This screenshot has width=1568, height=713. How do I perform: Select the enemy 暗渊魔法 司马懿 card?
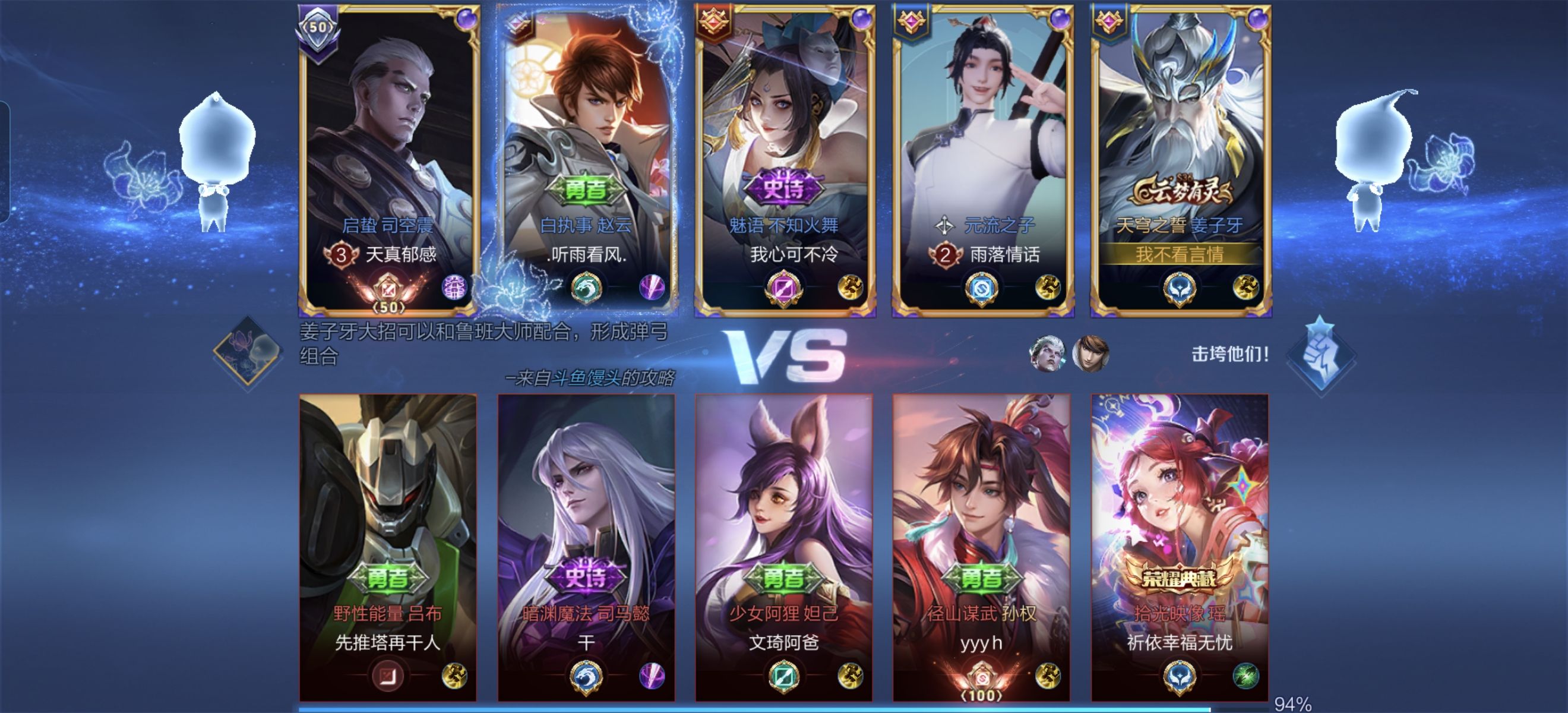[x=586, y=545]
